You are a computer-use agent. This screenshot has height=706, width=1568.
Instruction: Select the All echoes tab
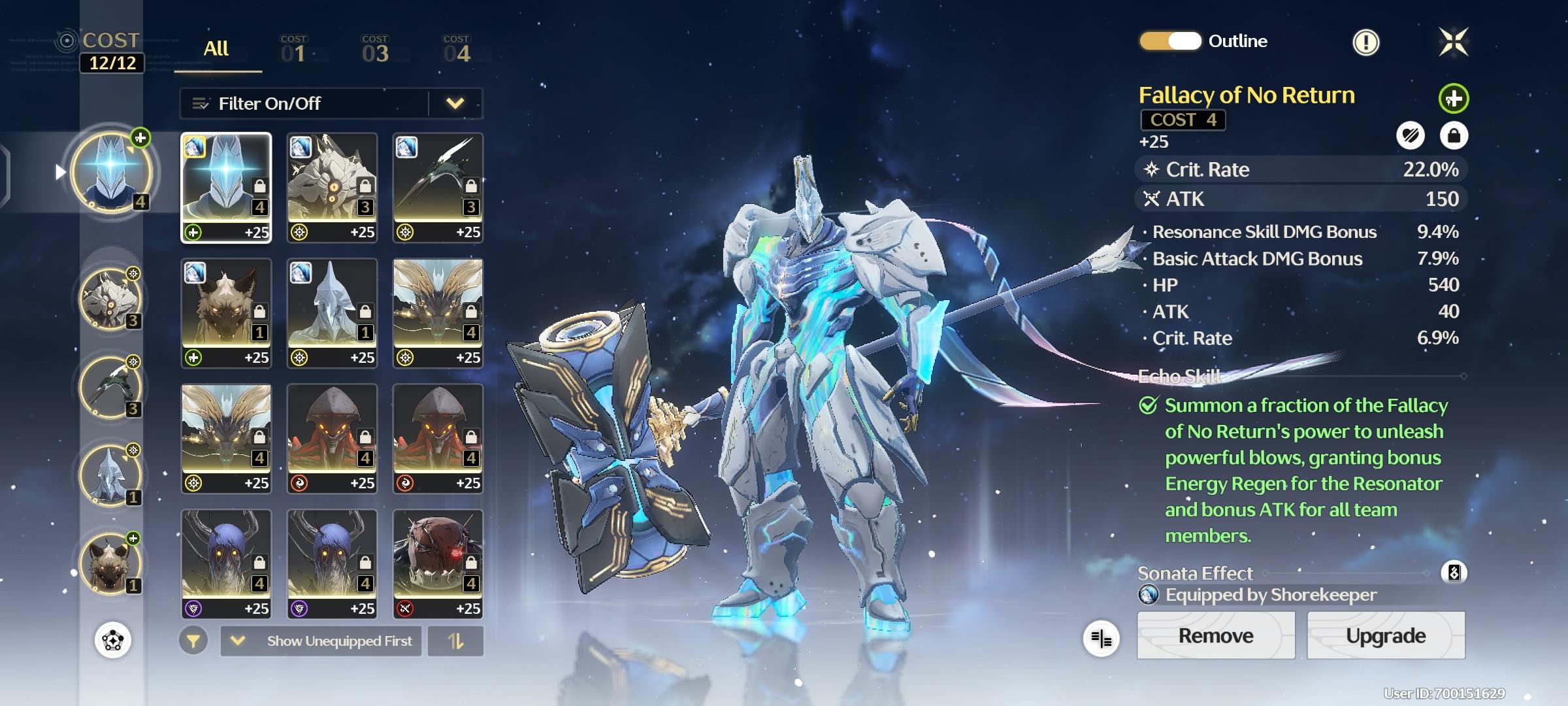tap(216, 49)
